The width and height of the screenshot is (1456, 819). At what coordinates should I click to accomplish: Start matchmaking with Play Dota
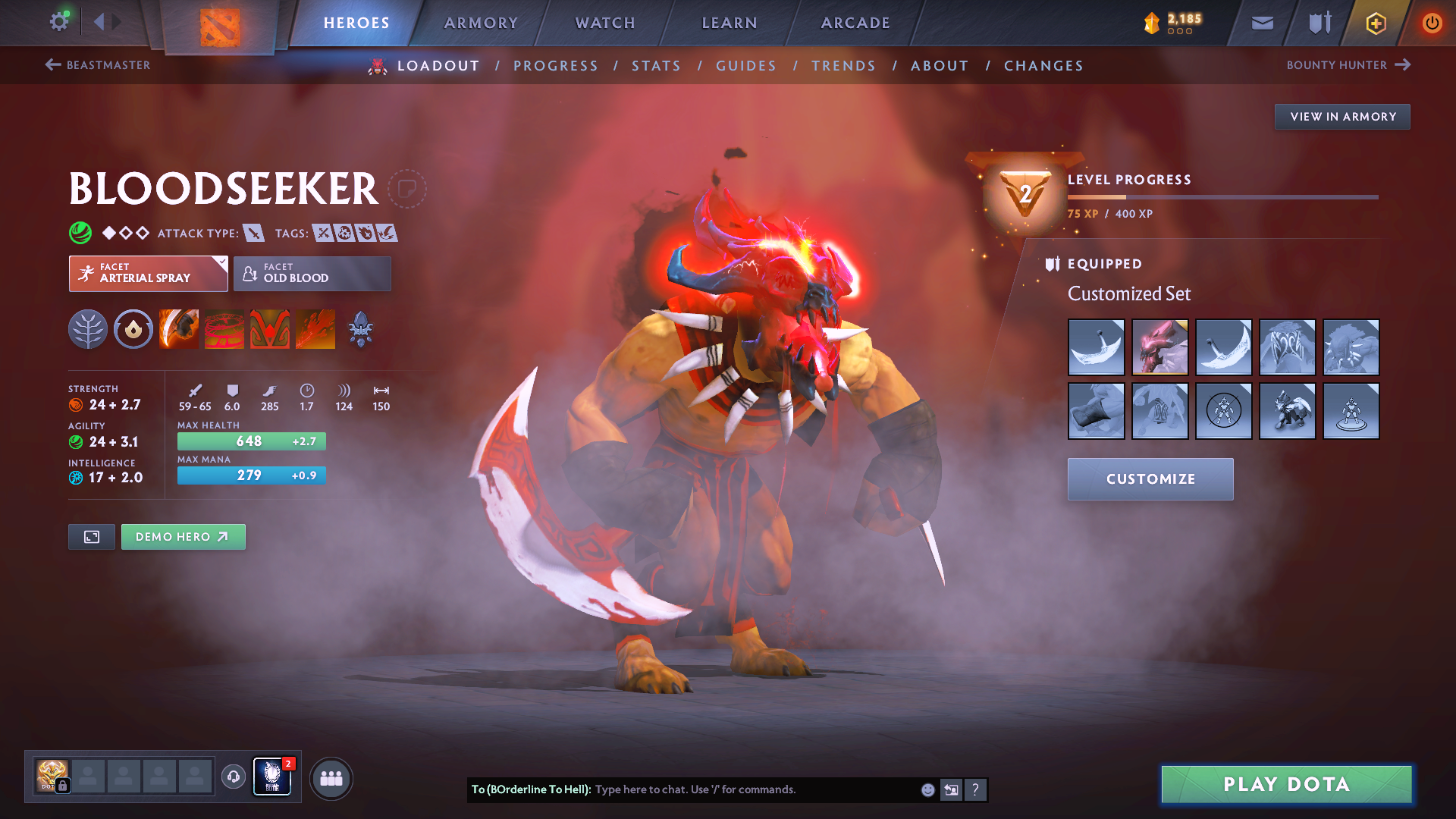tap(1286, 784)
